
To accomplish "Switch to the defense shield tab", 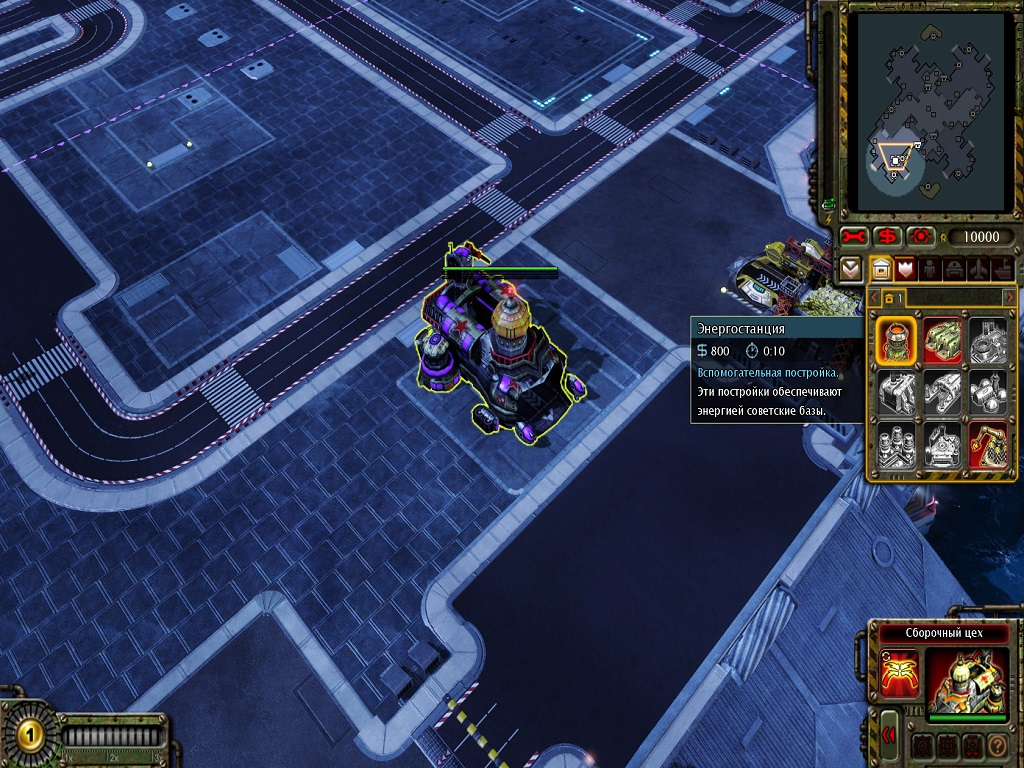I will click(906, 269).
